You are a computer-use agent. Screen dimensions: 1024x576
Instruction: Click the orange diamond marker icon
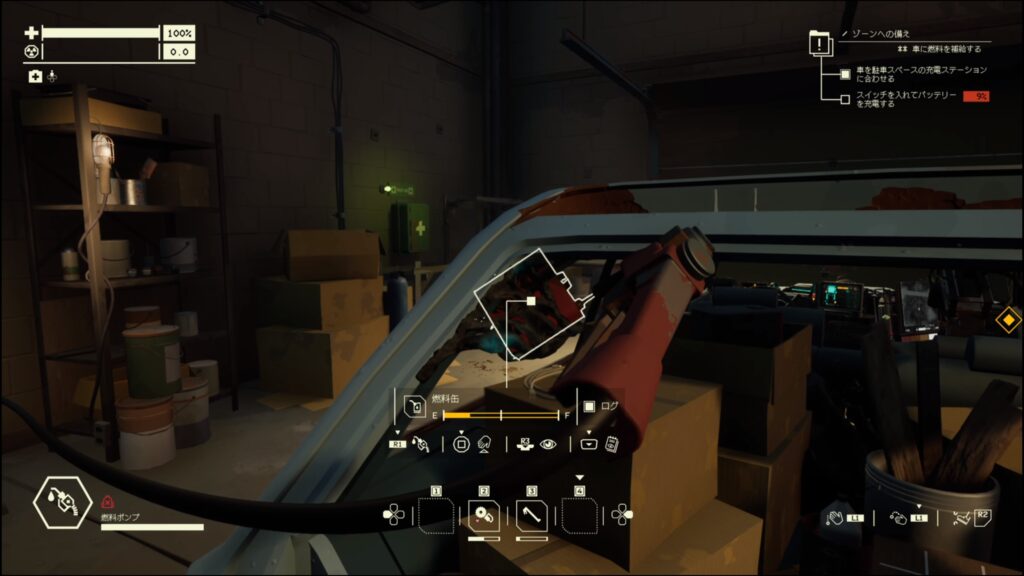(1009, 321)
